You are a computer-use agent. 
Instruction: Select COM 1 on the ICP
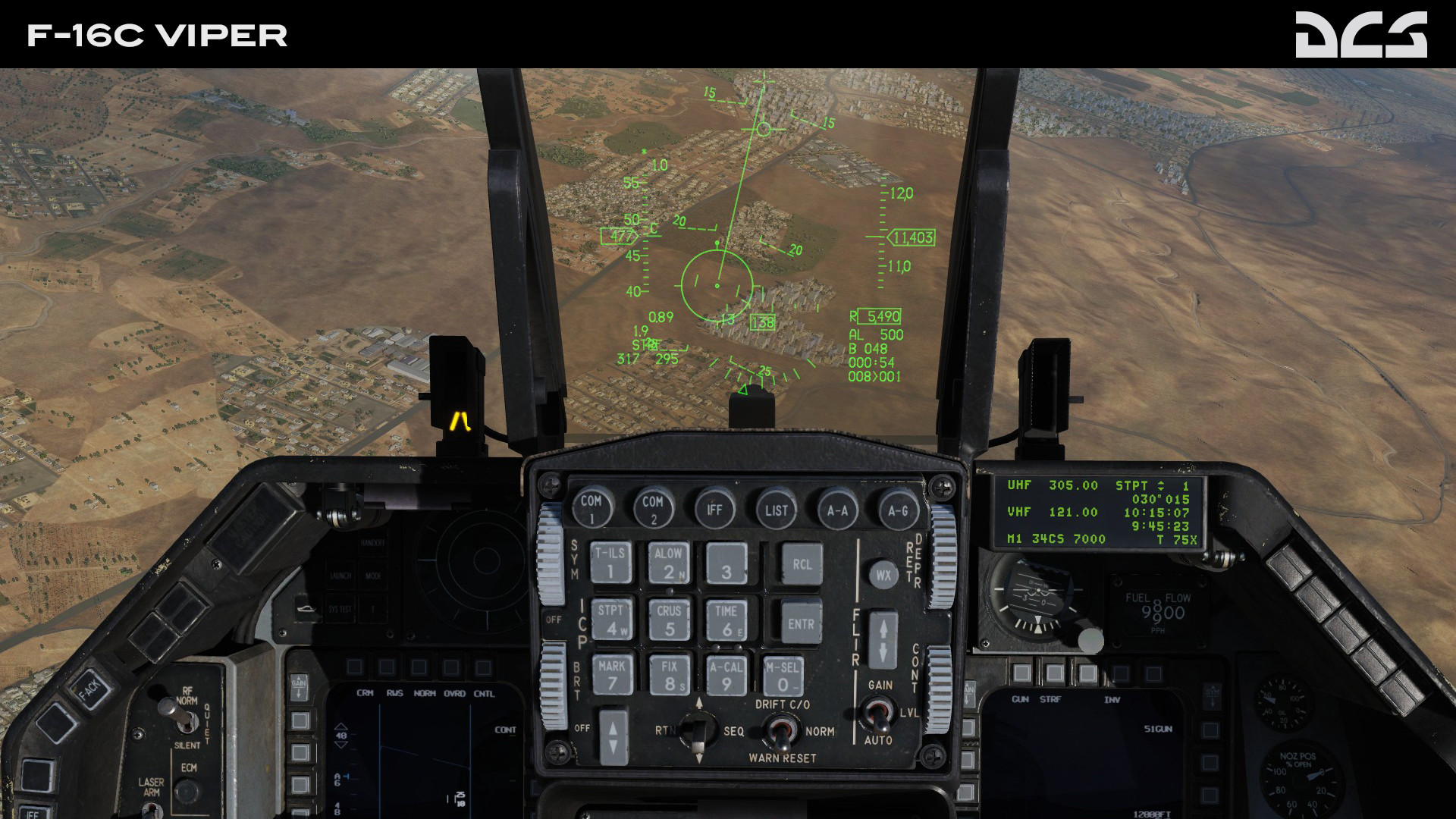pyautogui.click(x=592, y=510)
